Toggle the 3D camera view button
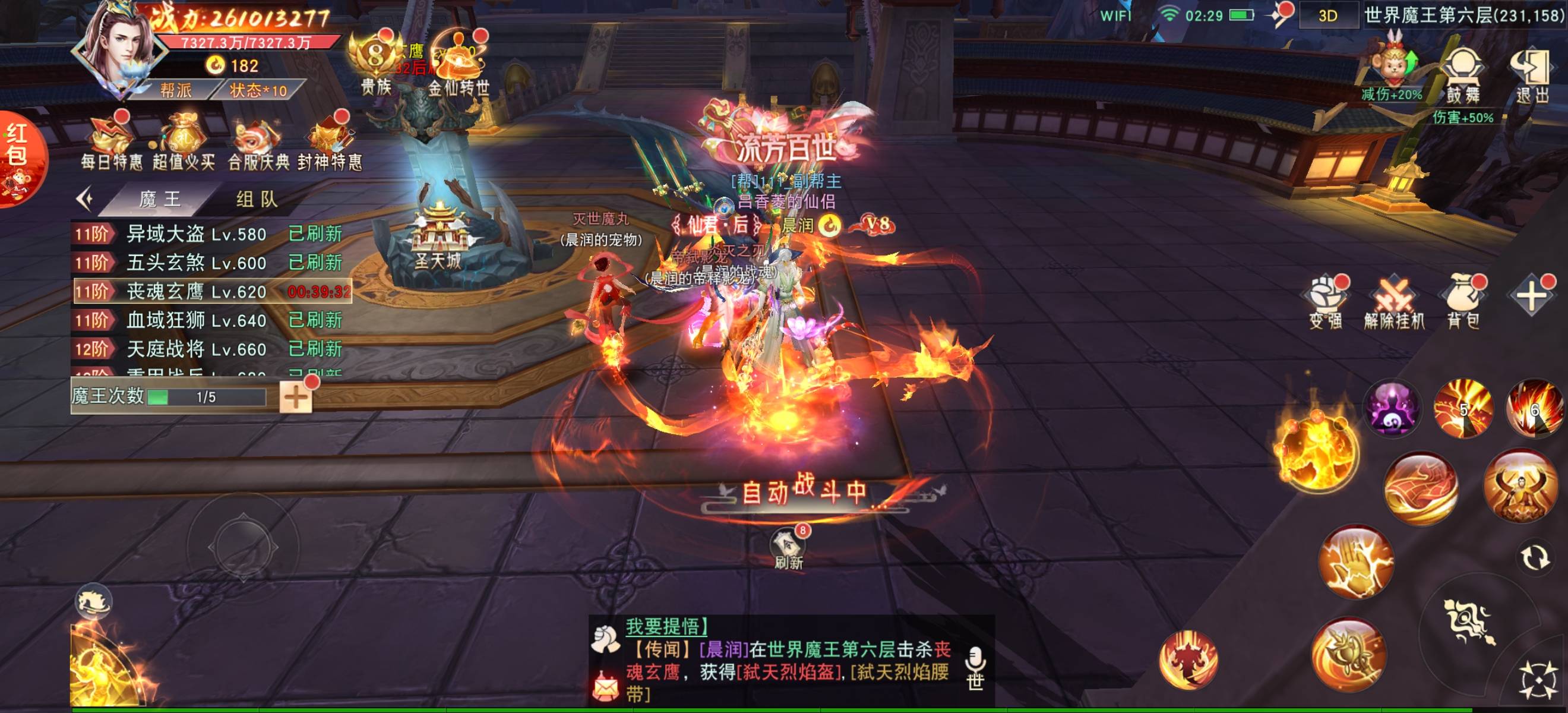Viewport: 1568px width, 713px height. point(1327,15)
